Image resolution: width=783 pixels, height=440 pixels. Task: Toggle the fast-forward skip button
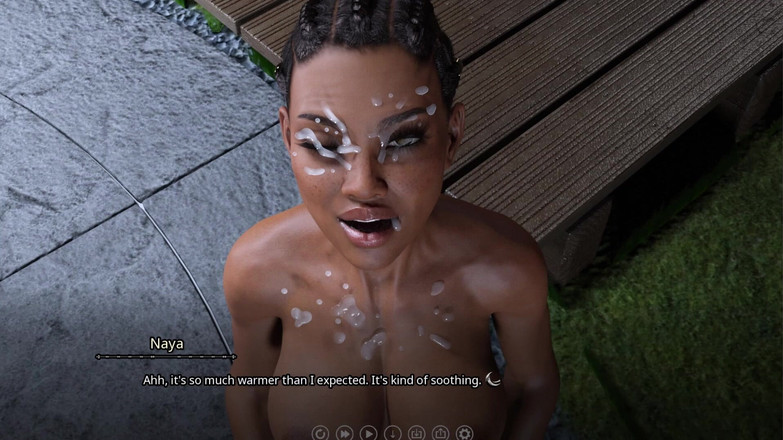click(344, 433)
